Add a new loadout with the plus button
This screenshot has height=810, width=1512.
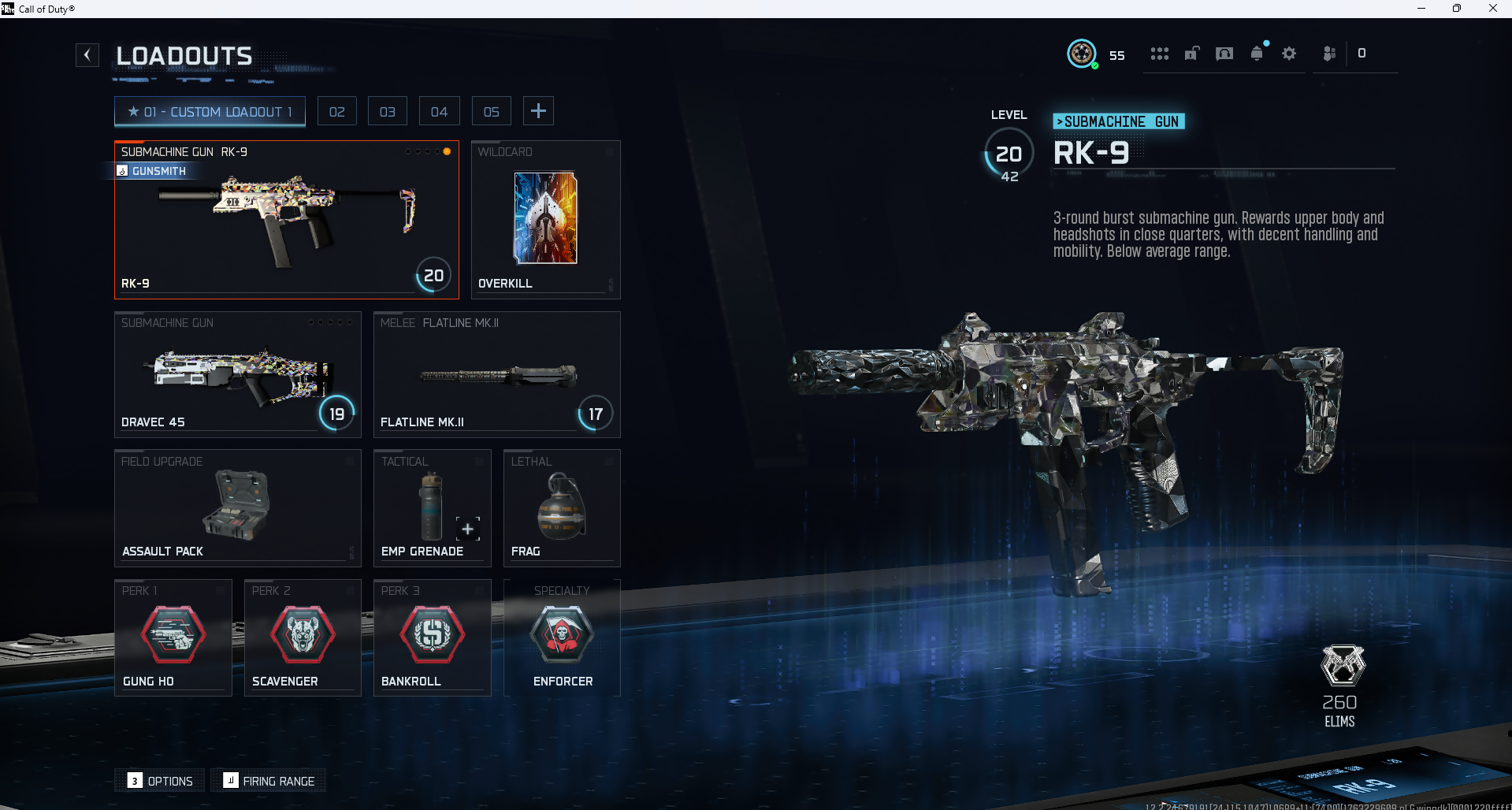538,111
